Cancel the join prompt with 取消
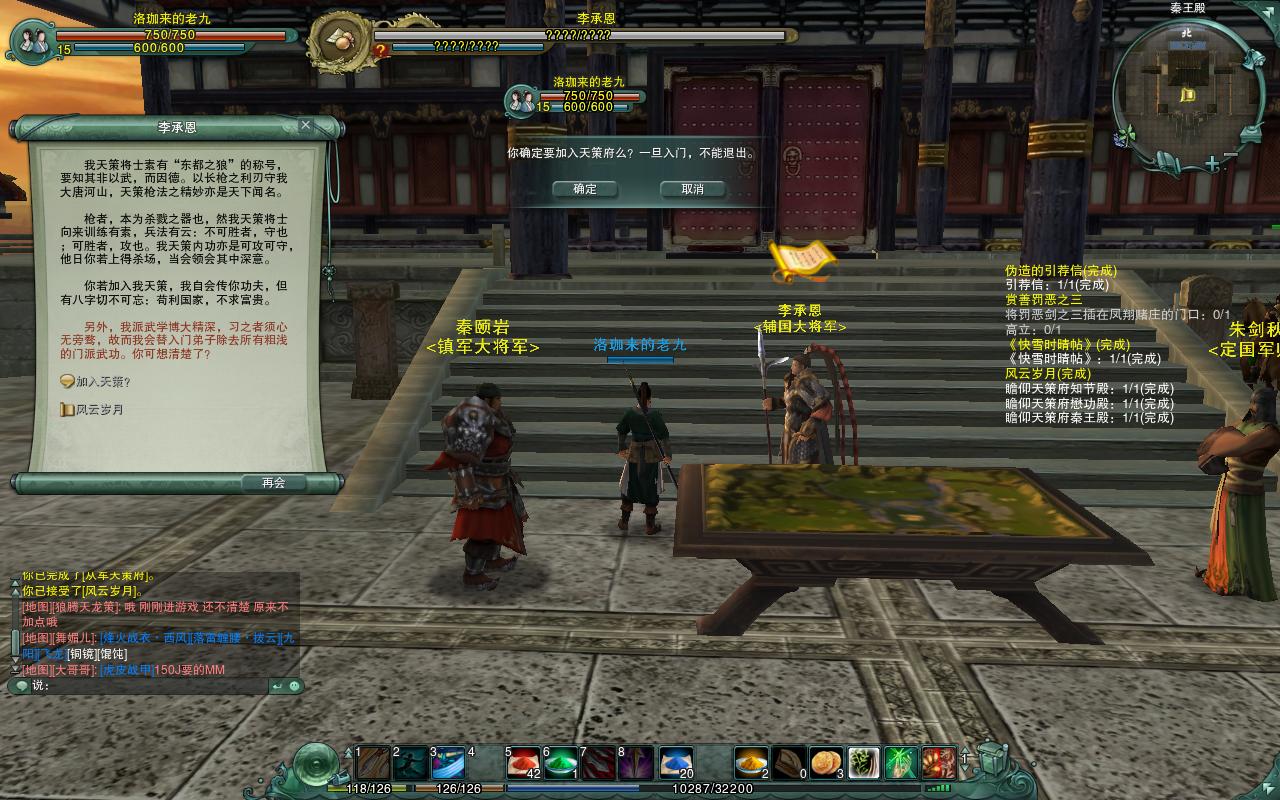Viewport: 1280px width, 800px height. click(x=692, y=189)
